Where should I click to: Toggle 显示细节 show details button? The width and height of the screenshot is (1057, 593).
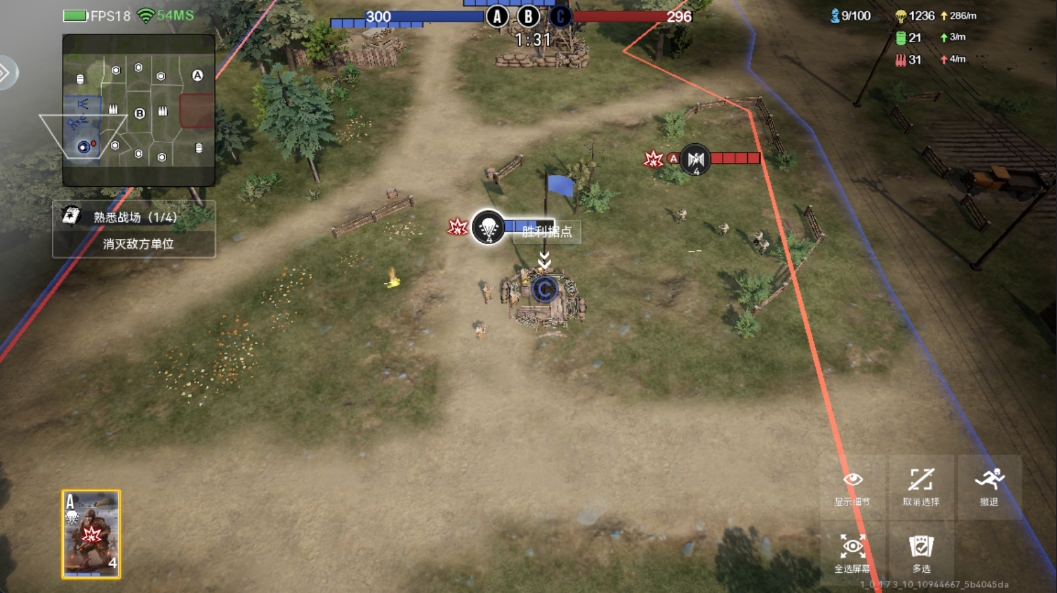pos(852,487)
